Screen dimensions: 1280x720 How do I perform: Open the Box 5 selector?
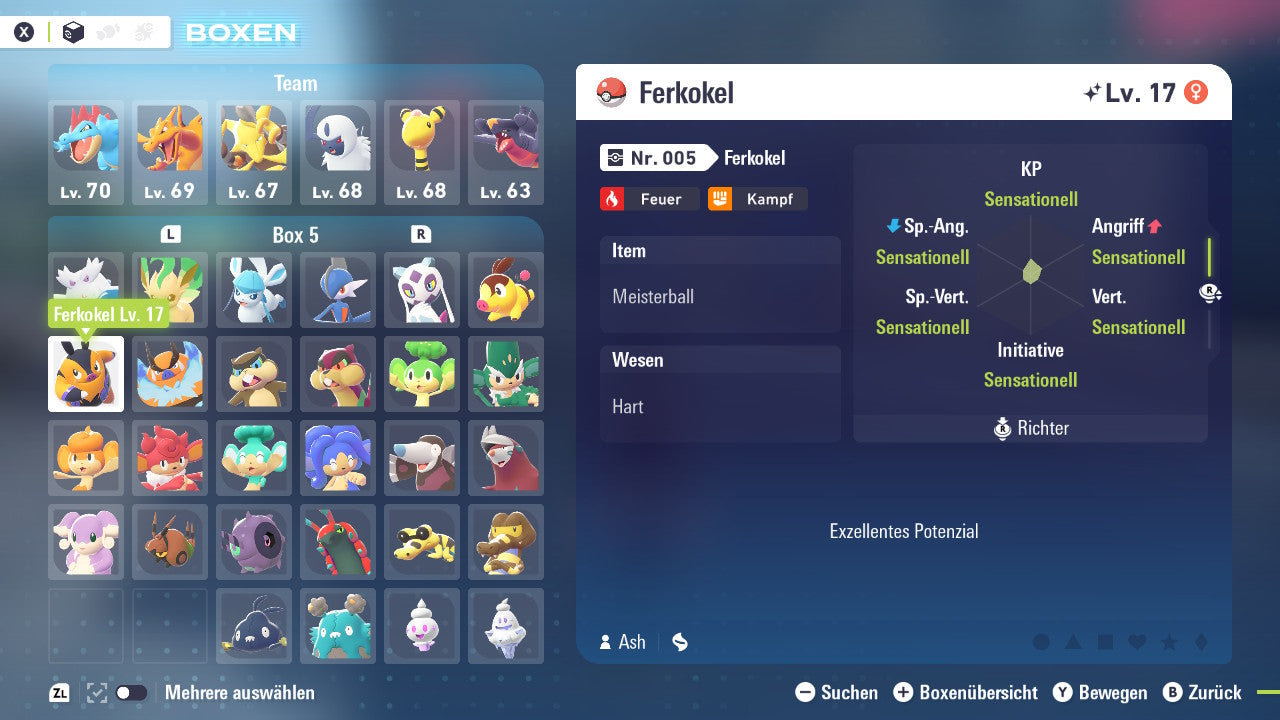point(295,235)
